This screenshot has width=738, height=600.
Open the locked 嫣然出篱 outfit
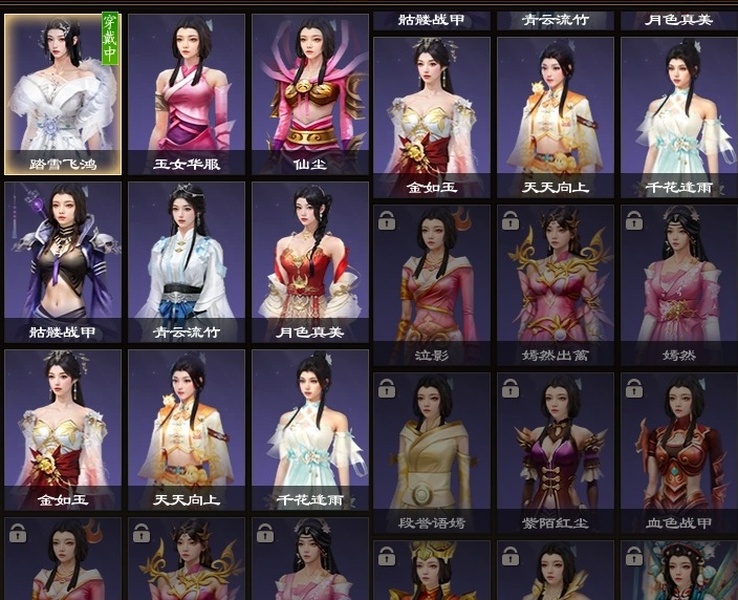[x=555, y=284]
